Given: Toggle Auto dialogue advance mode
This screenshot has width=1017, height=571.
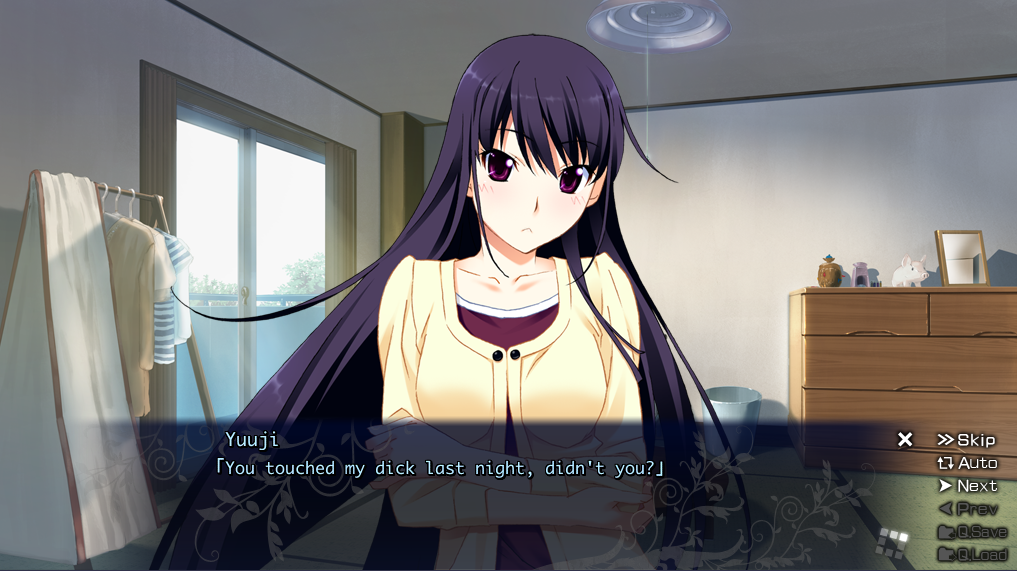Looking at the screenshot, I should 967,463.
